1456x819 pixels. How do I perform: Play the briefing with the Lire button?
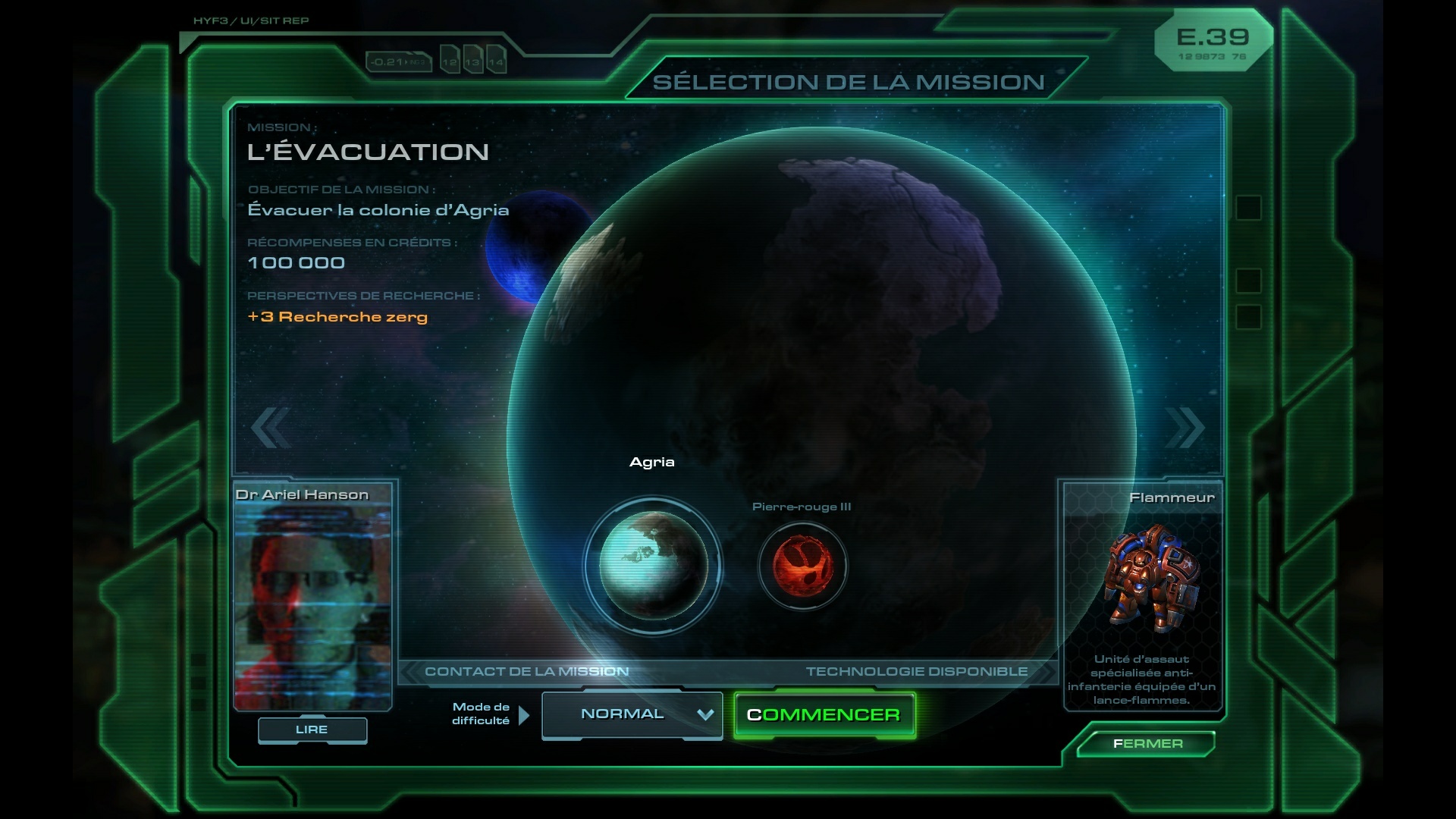pos(312,730)
